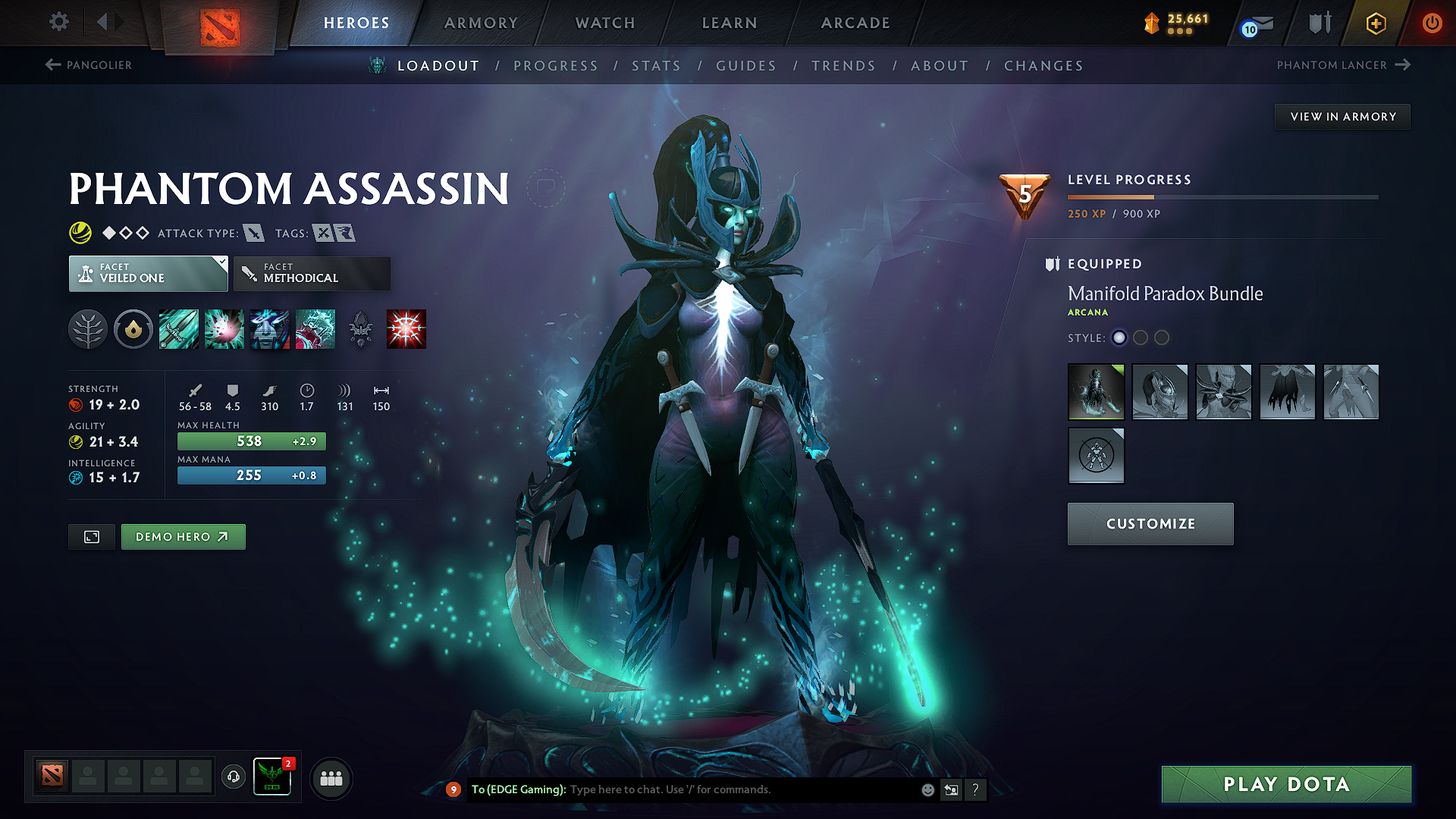
Task: View the Coup de Grace ultimate ability icon
Action: pos(406,328)
